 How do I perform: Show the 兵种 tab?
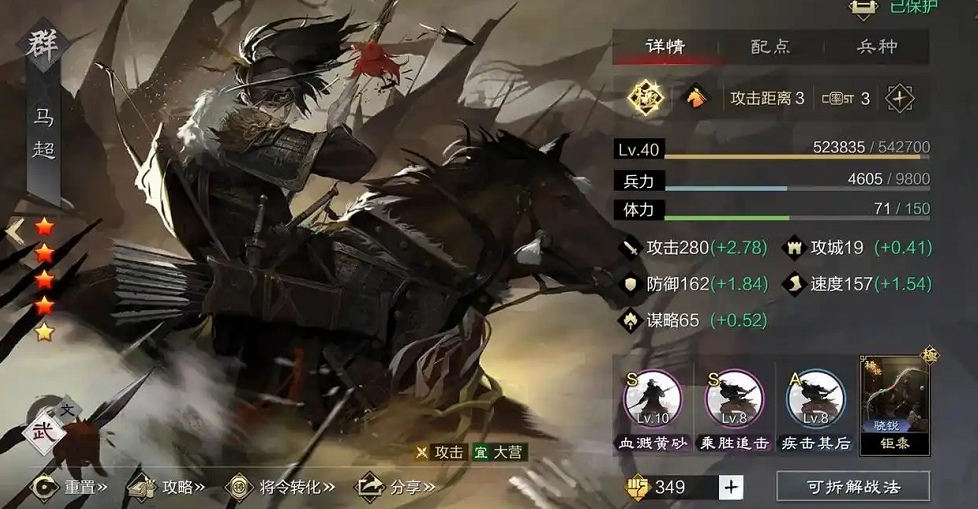[x=876, y=46]
